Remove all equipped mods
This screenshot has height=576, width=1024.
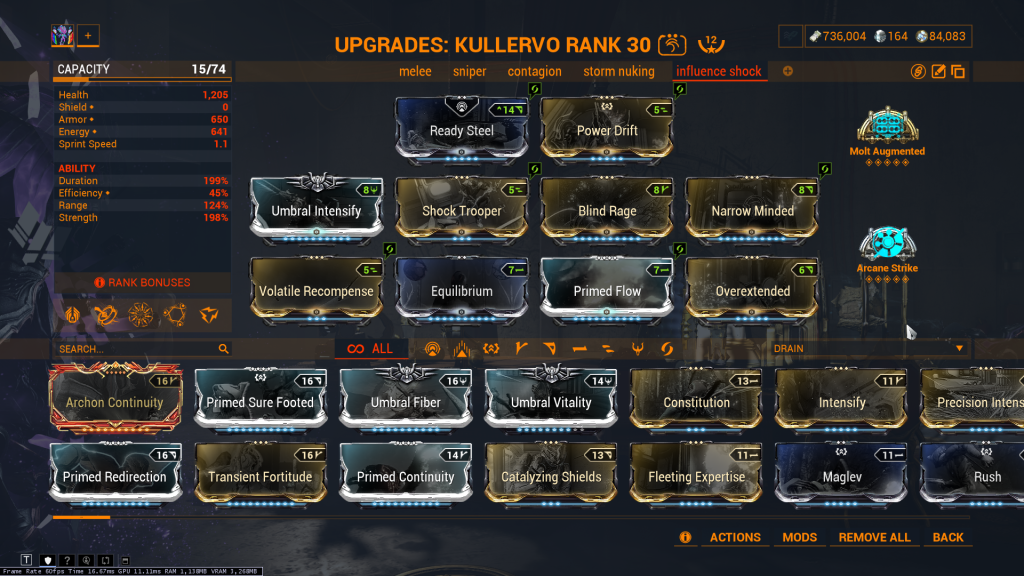click(874, 537)
